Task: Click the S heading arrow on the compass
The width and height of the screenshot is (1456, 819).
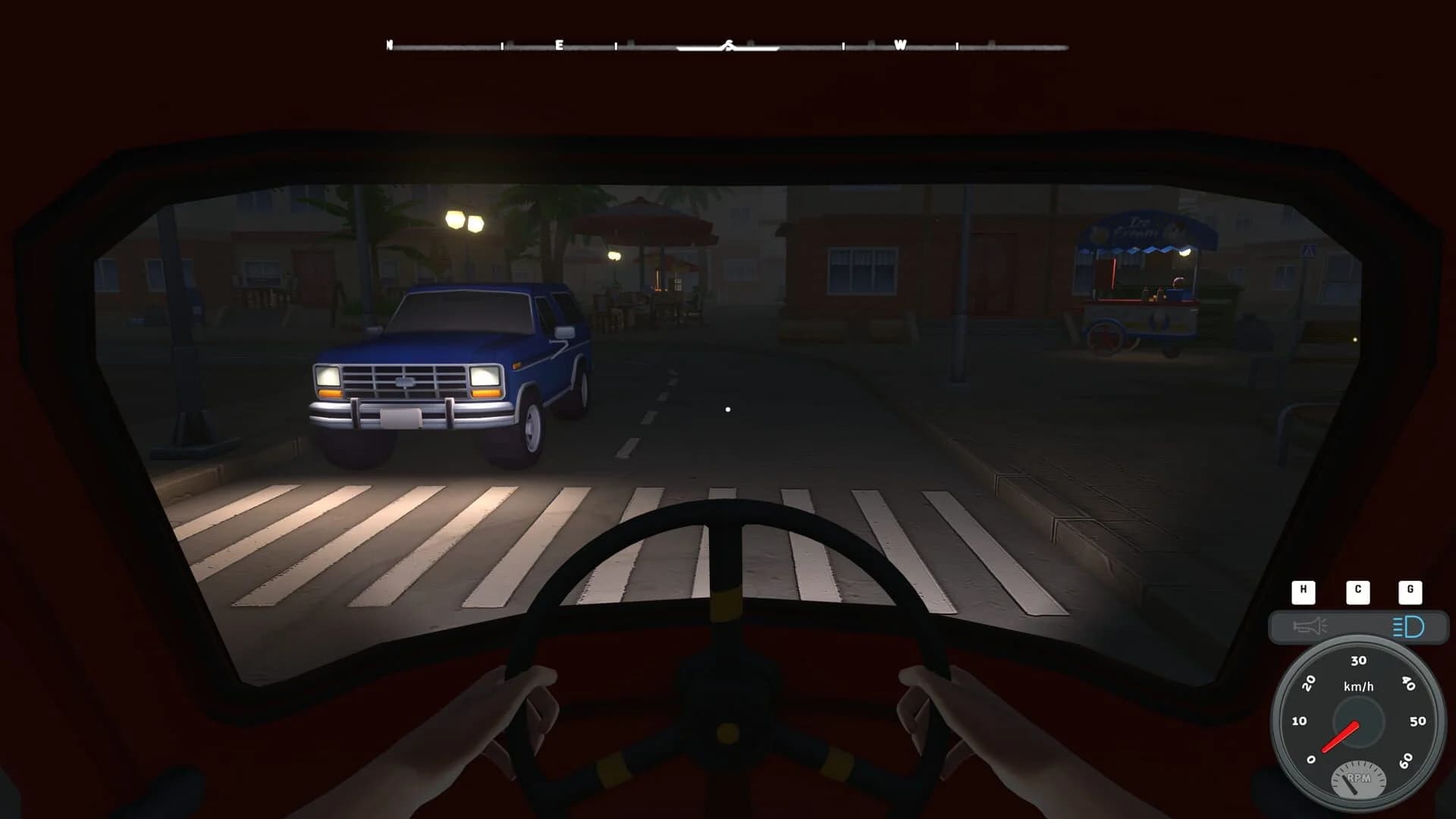Action: [729, 46]
